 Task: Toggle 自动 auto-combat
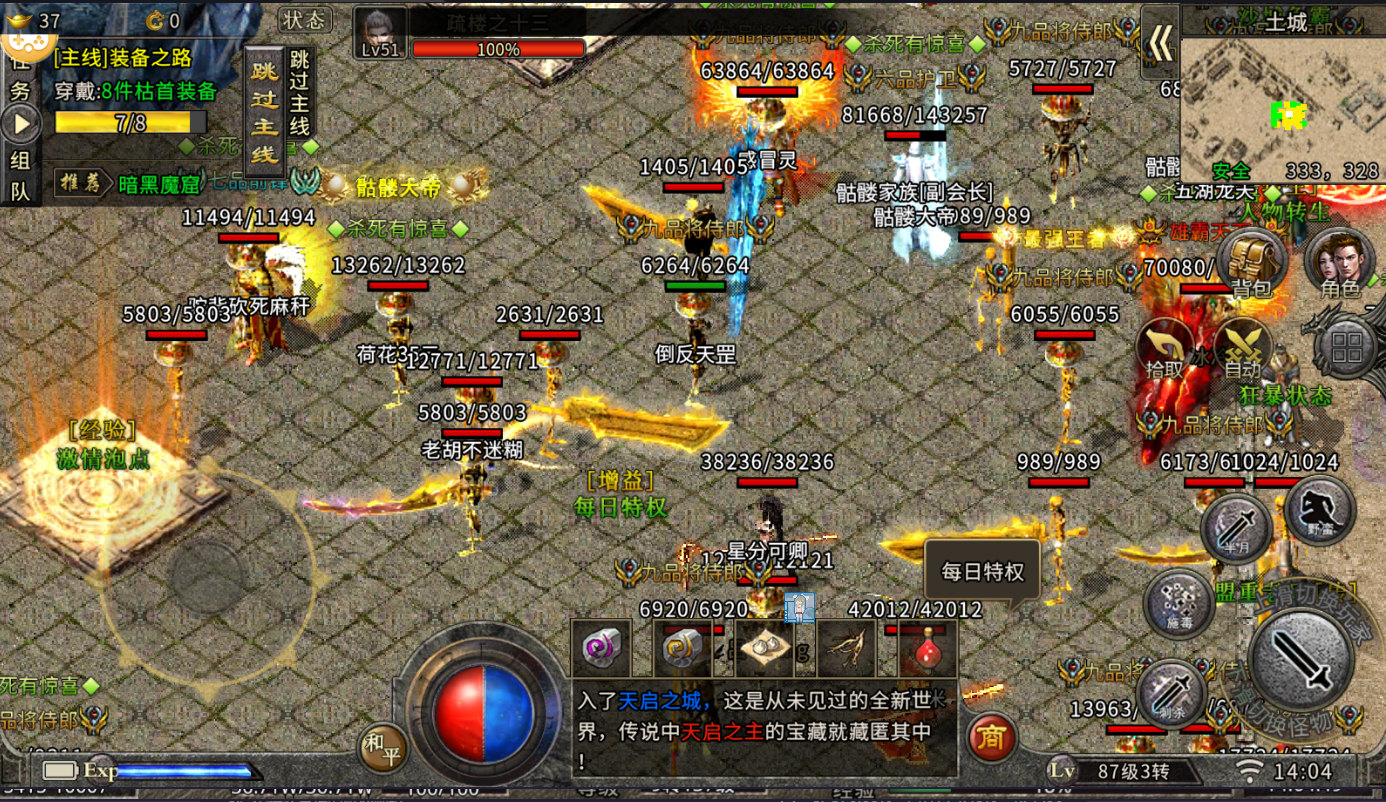(1242, 350)
